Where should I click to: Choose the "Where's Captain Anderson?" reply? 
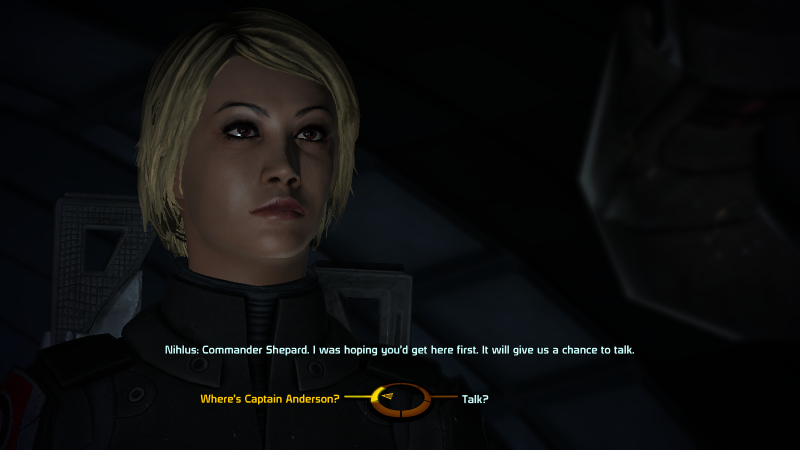tap(270, 399)
